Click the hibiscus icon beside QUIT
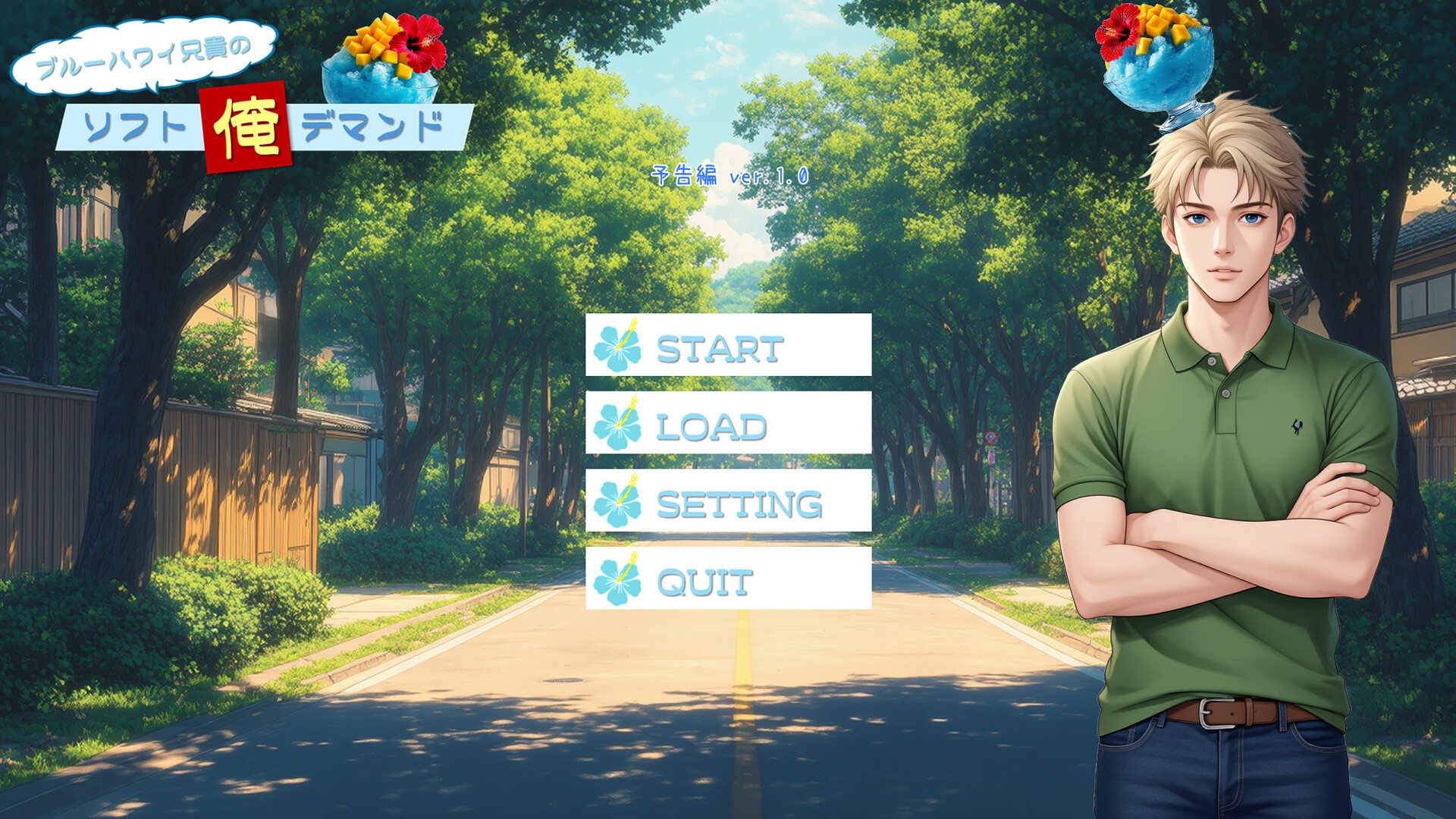This screenshot has height=819, width=1456. click(x=619, y=579)
